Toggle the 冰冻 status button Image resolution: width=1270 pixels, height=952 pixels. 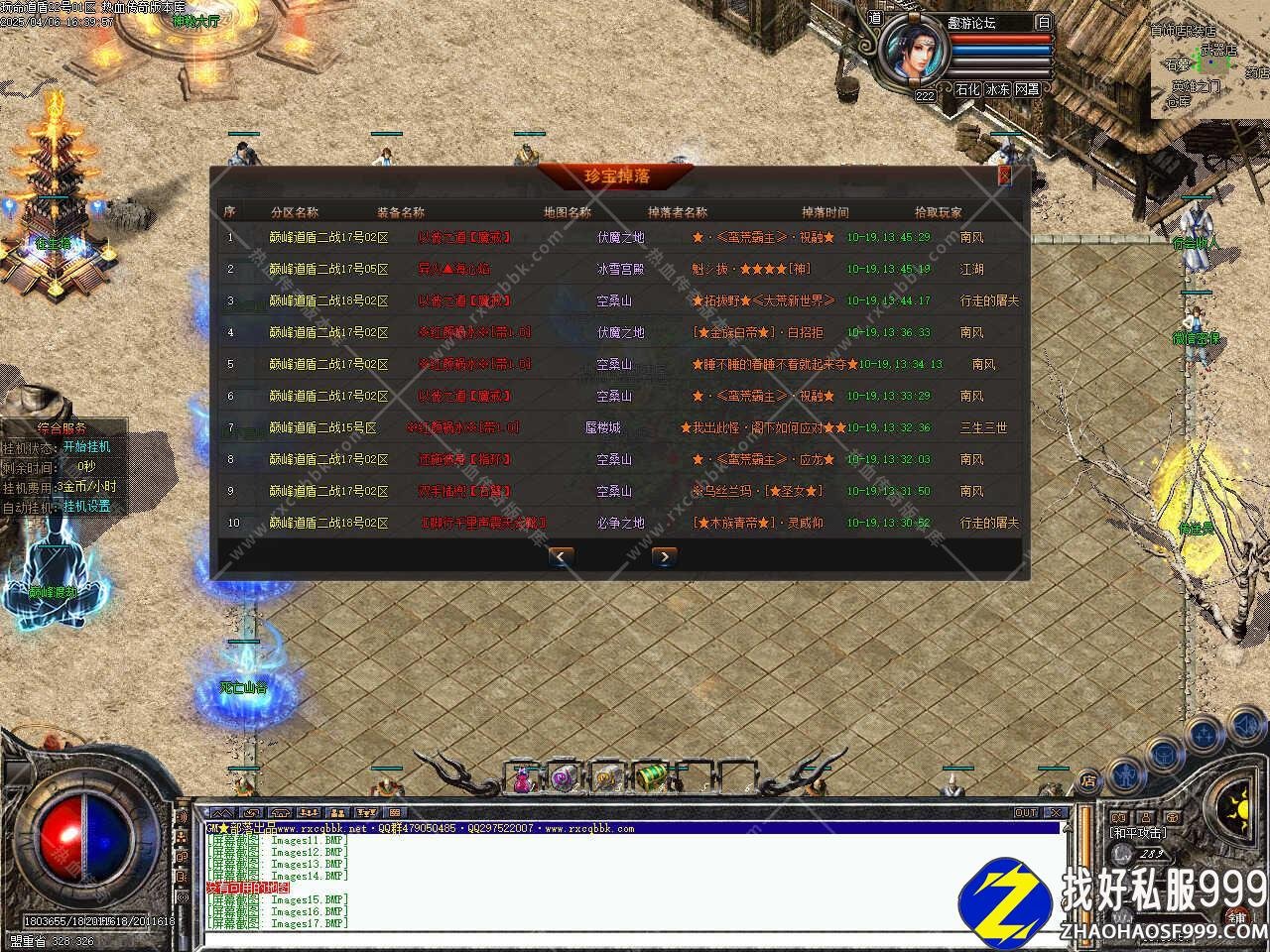click(997, 89)
